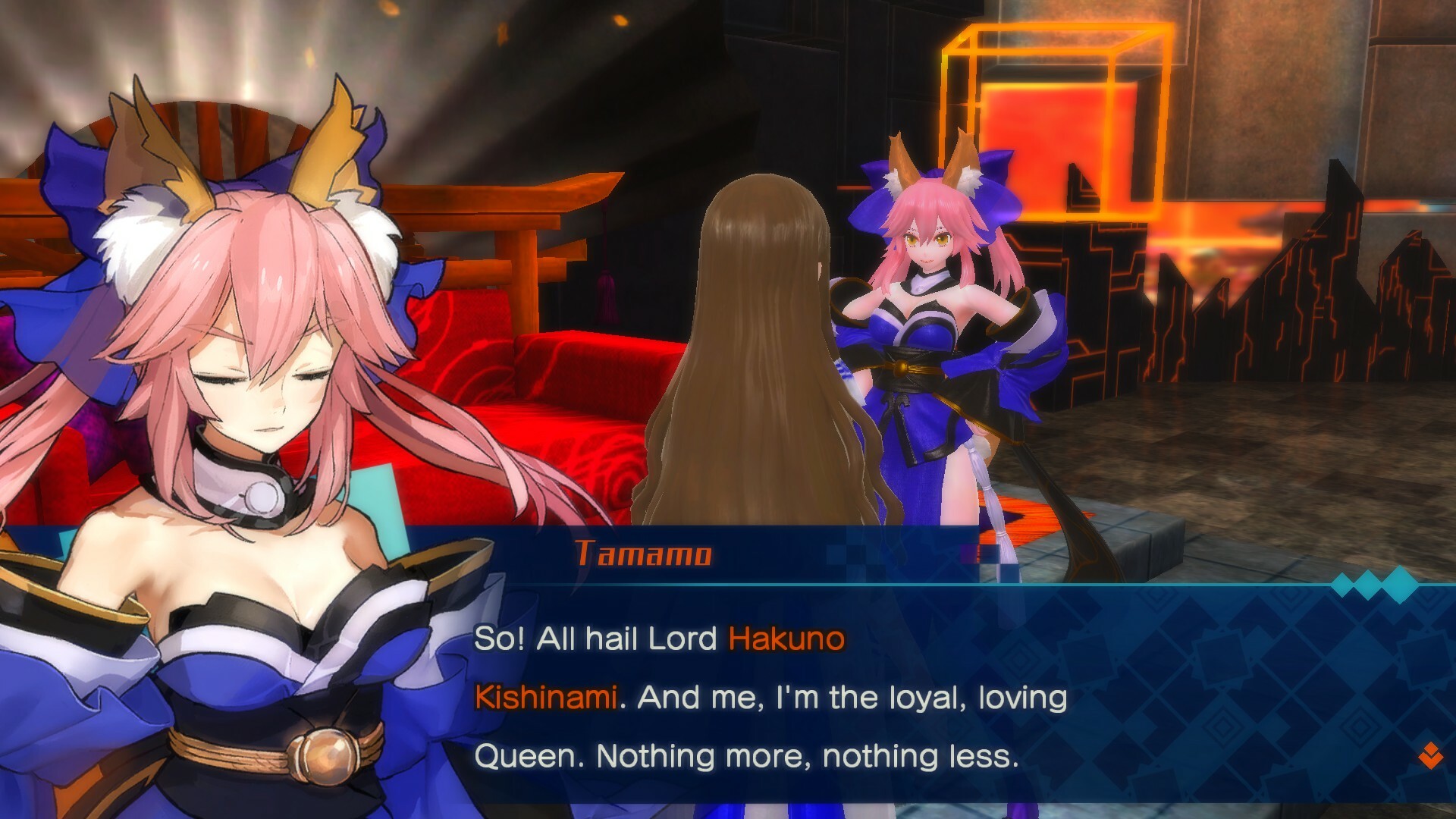Click the orange chevron advance indicator
1456x819 pixels.
pyautogui.click(x=1431, y=757)
